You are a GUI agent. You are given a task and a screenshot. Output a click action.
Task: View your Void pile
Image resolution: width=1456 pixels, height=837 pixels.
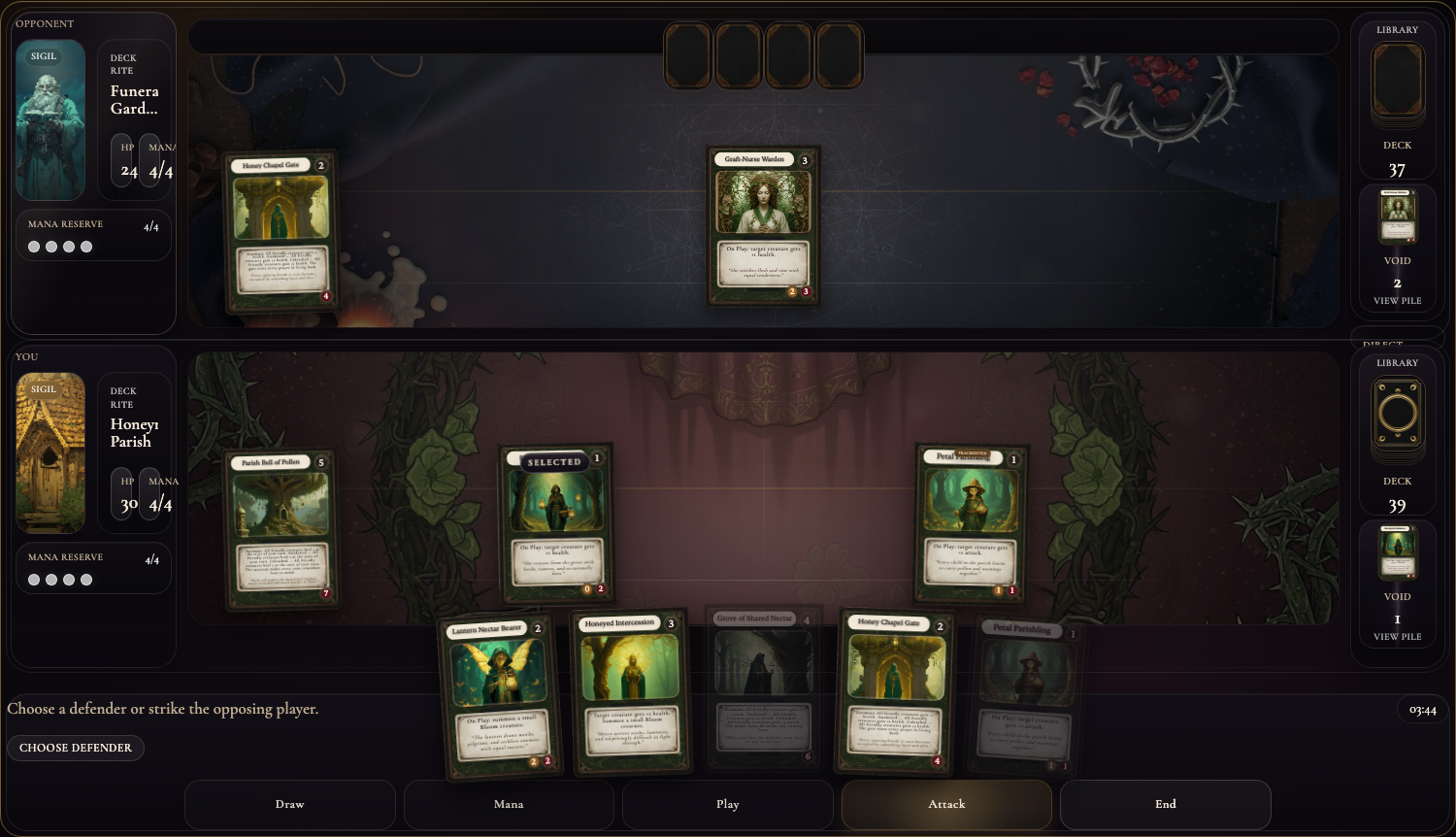pos(1397,637)
